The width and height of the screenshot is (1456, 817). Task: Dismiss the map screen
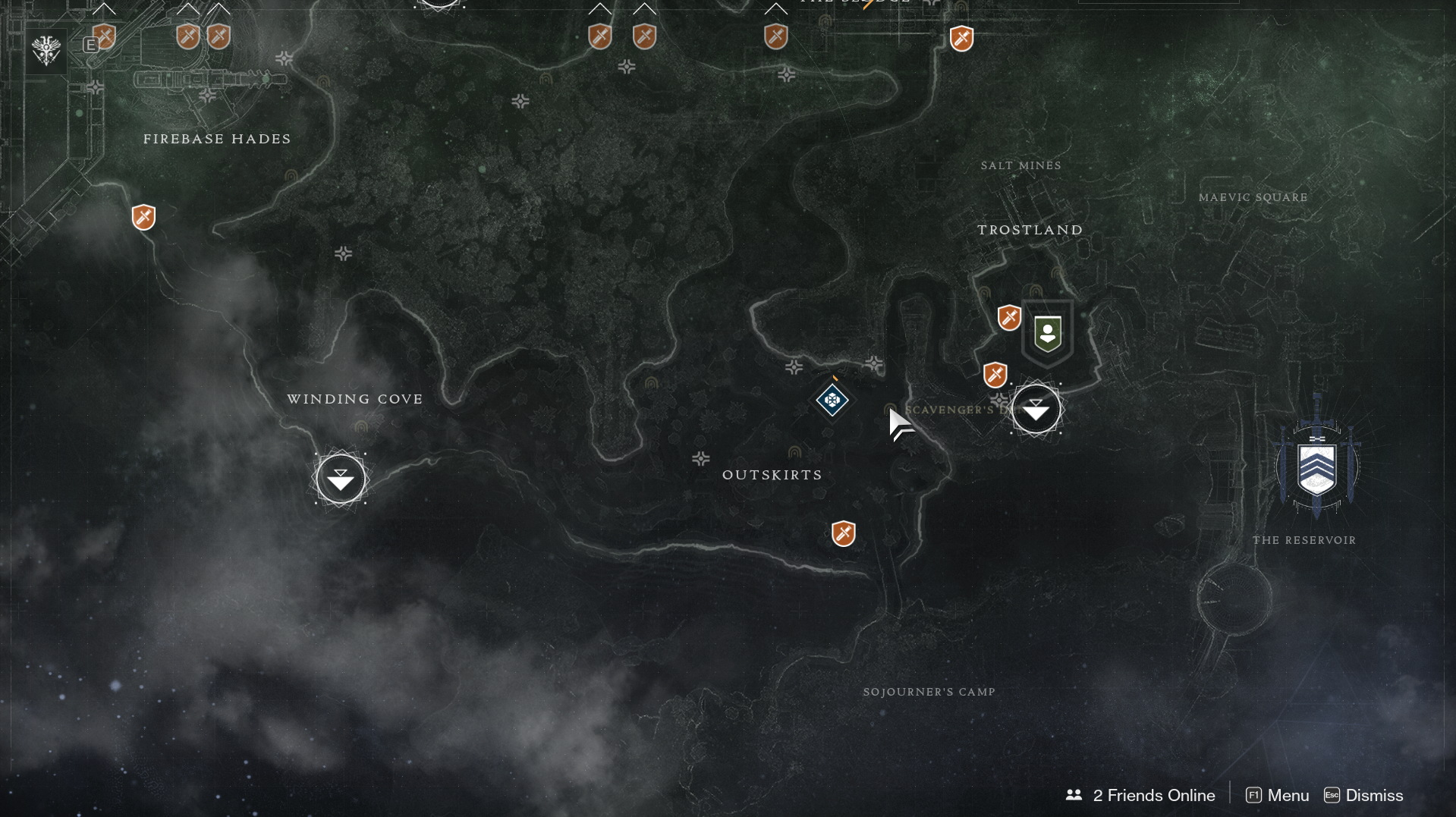1364,795
